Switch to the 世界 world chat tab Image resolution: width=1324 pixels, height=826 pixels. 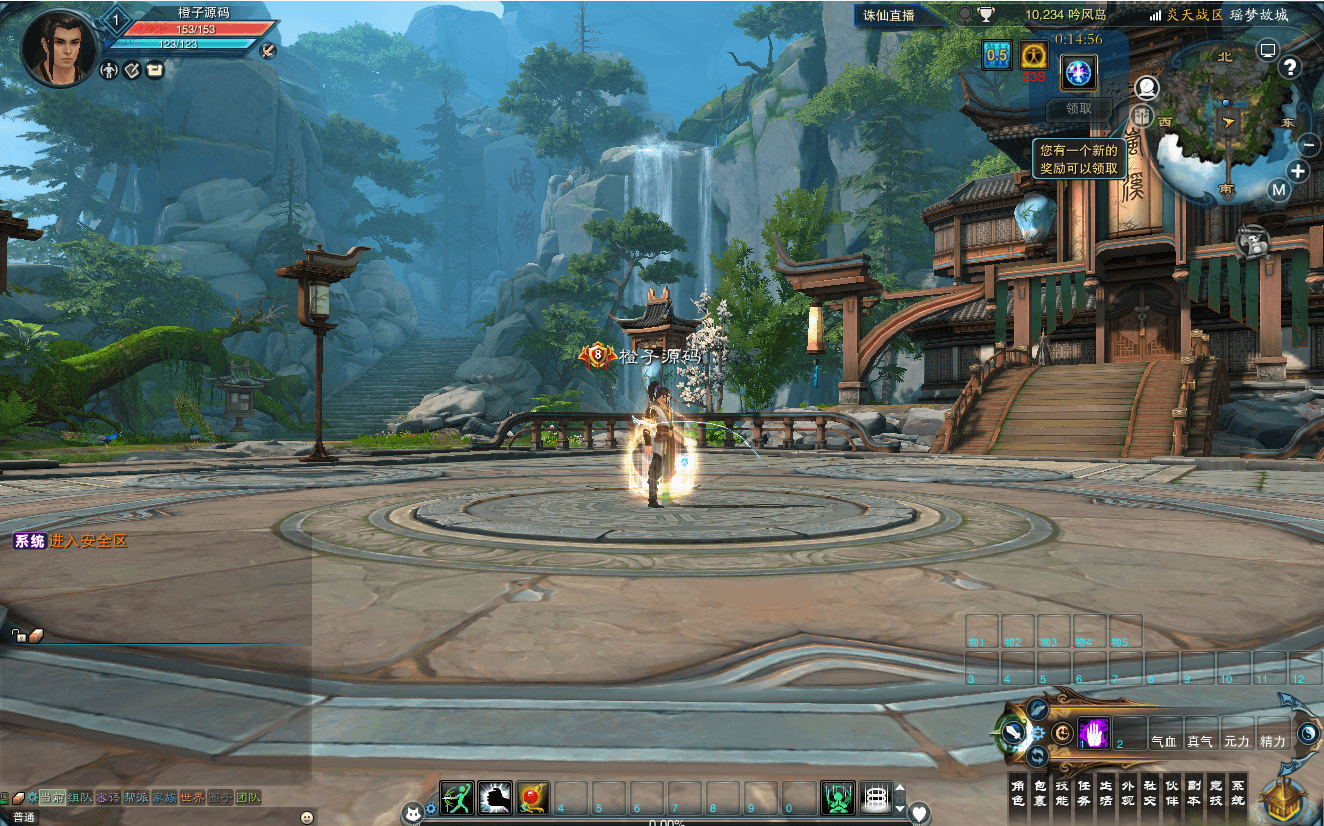click(192, 796)
